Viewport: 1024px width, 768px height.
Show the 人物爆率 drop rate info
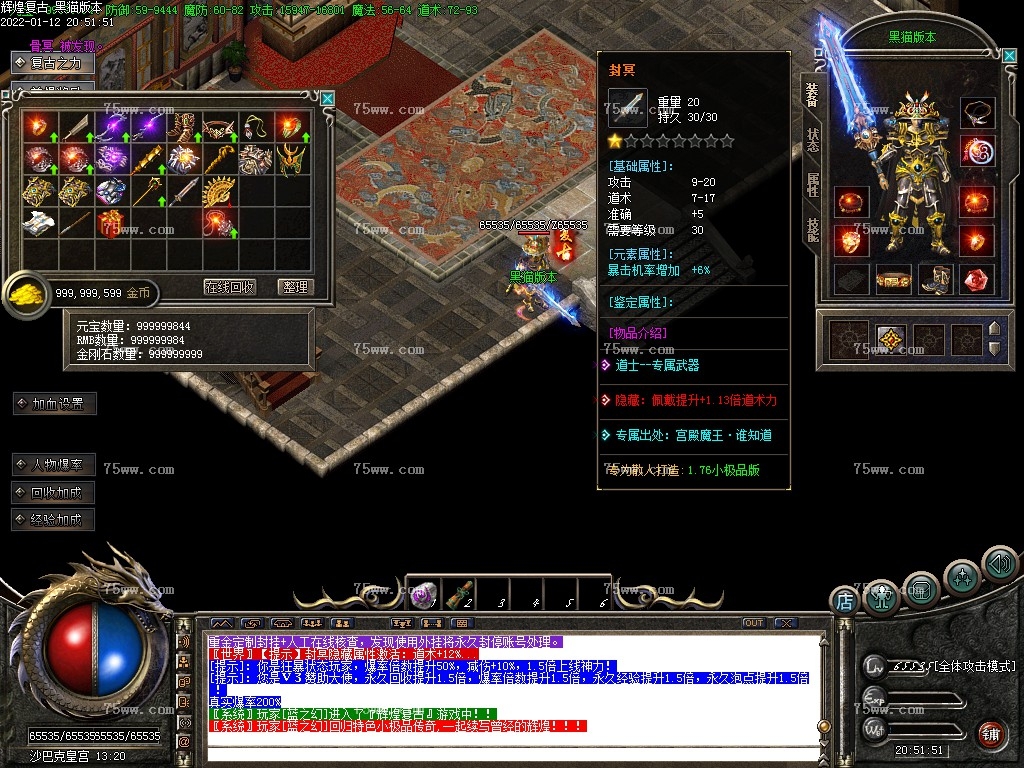pos(54,465)
